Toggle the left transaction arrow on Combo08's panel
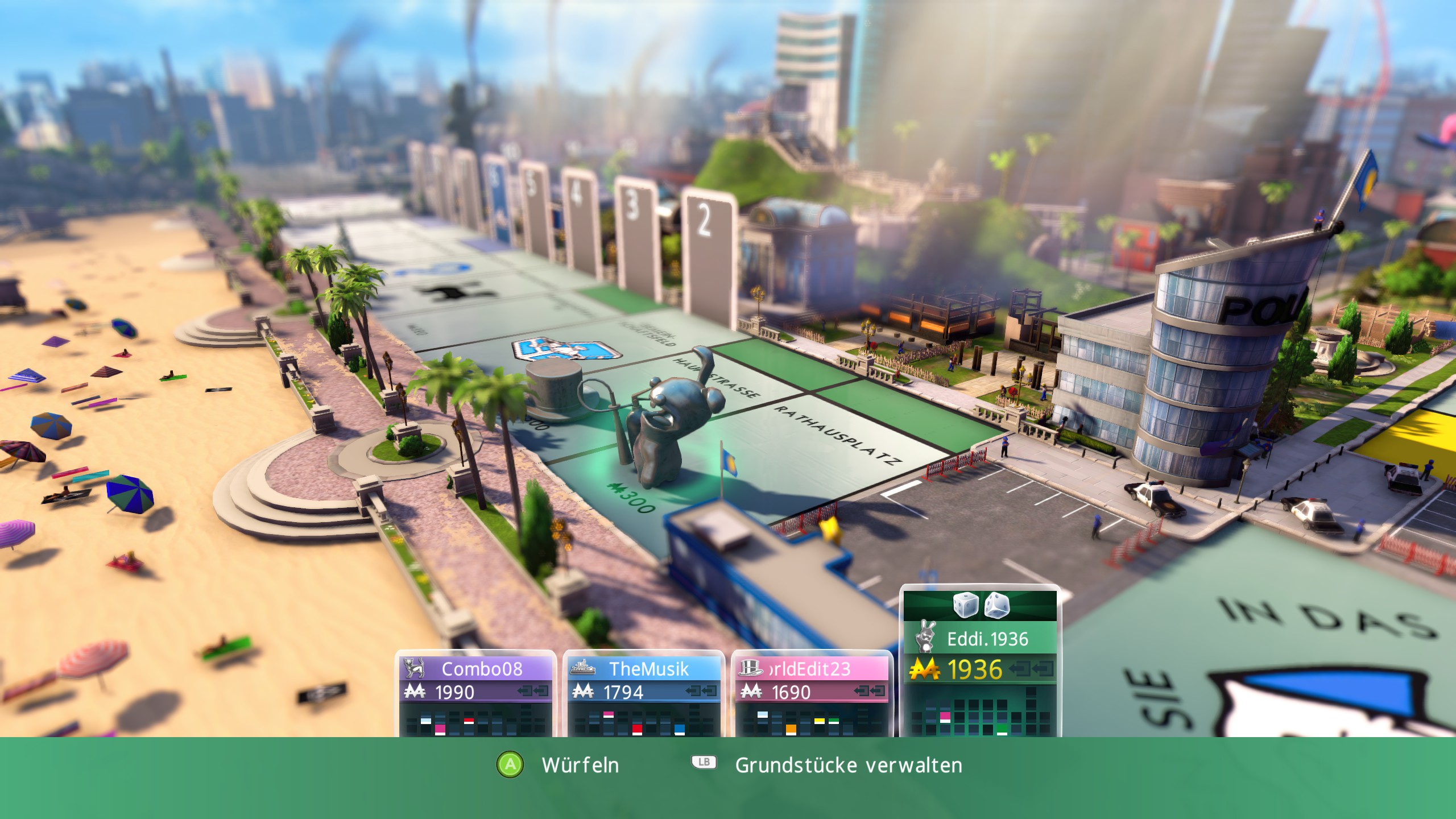 pyautogui.click(x=523, y=691)
